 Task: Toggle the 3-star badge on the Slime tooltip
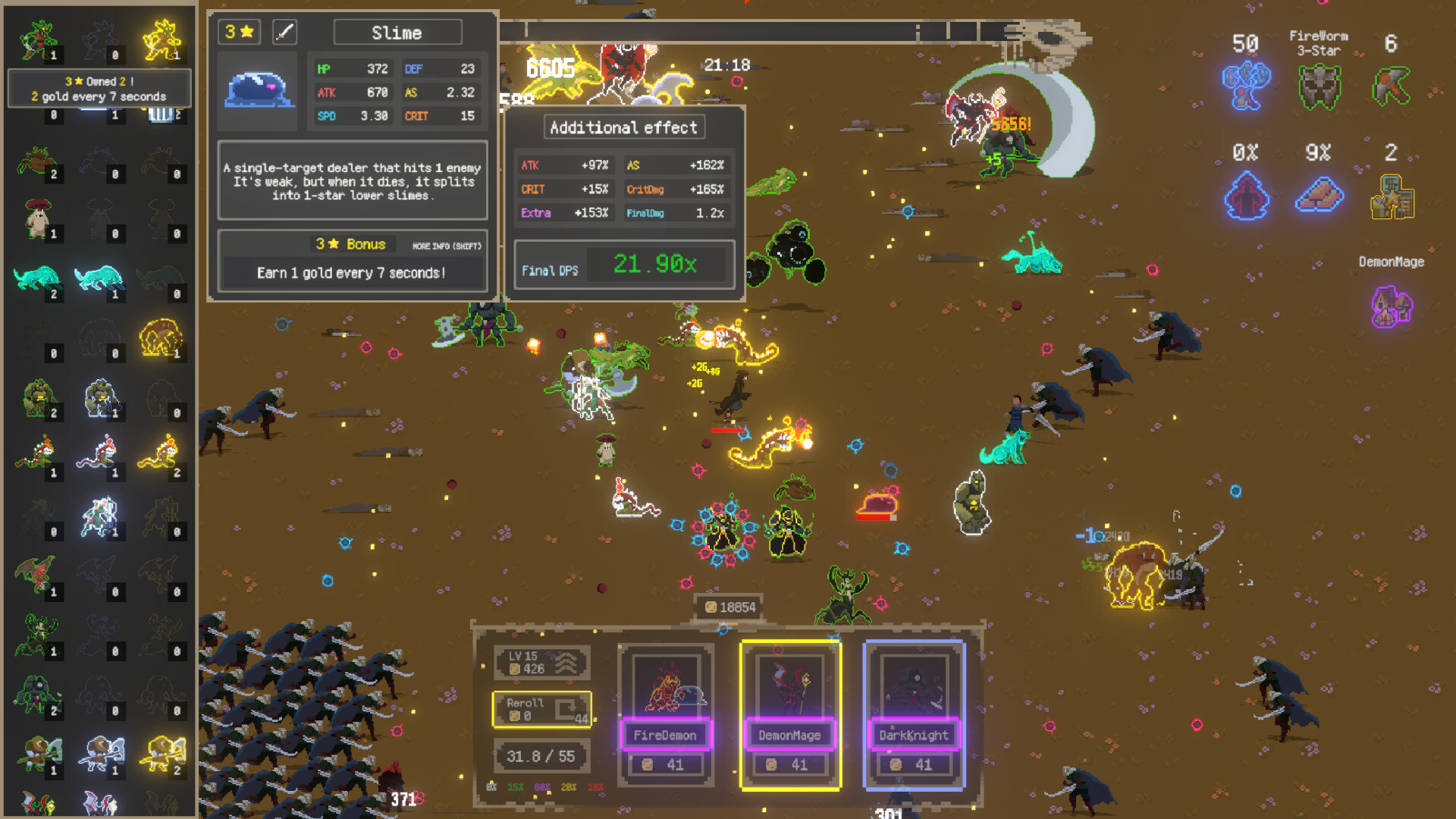pyautogui.click(x=238, y=32)
